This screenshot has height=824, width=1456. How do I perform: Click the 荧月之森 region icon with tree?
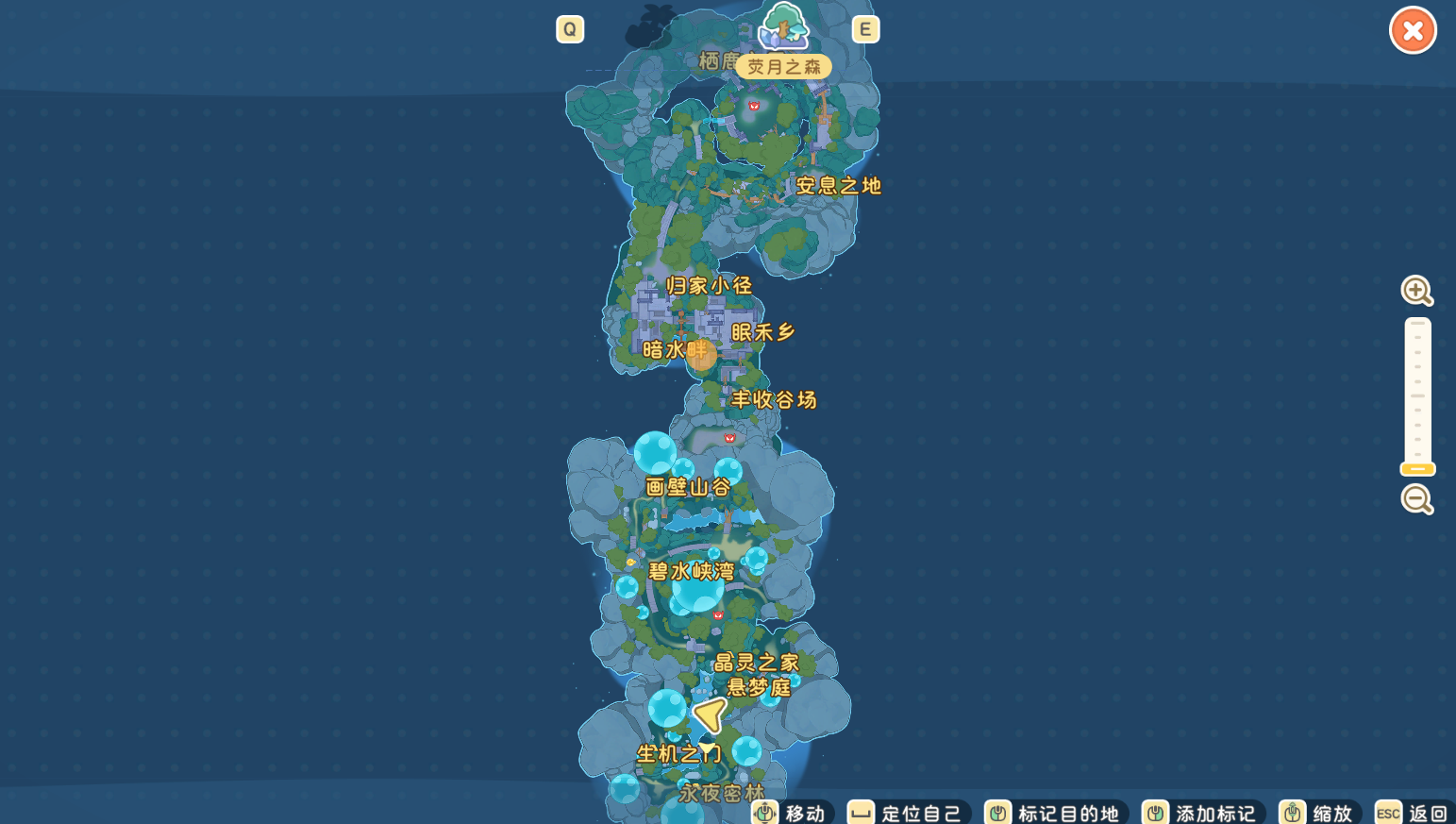(x=784, y=28)
